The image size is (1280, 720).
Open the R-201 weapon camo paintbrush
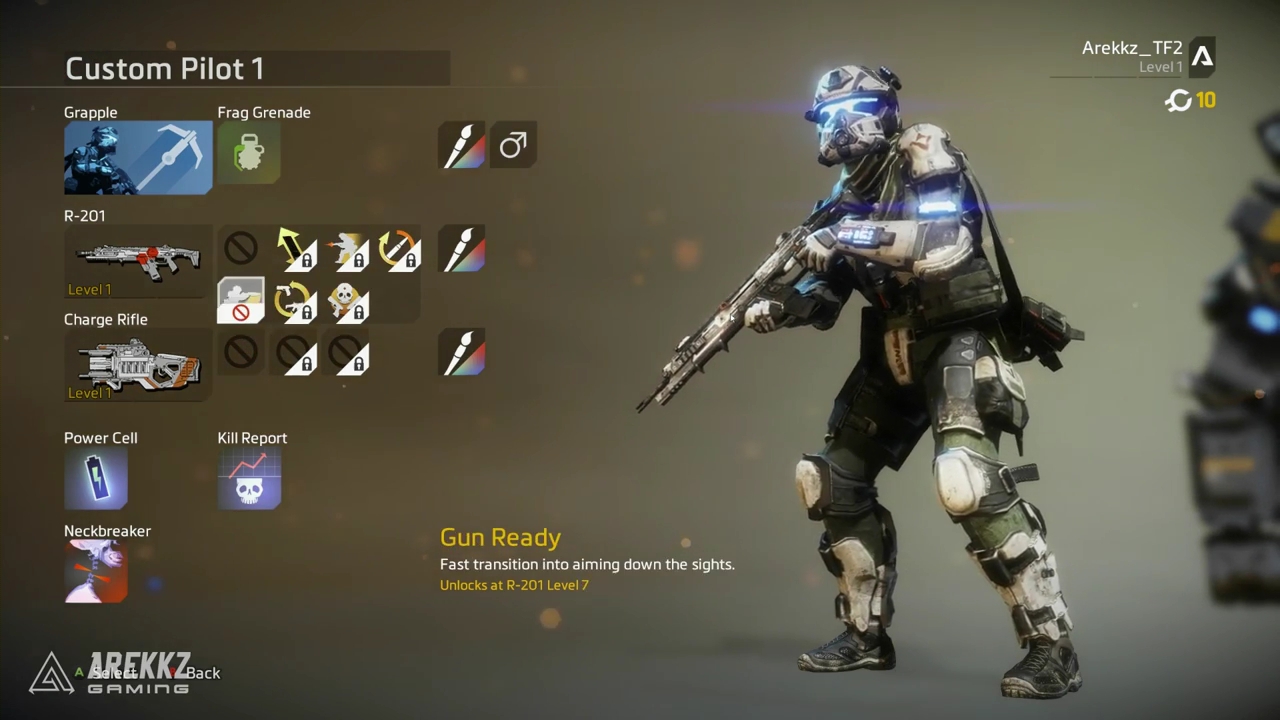click(462, 249)
